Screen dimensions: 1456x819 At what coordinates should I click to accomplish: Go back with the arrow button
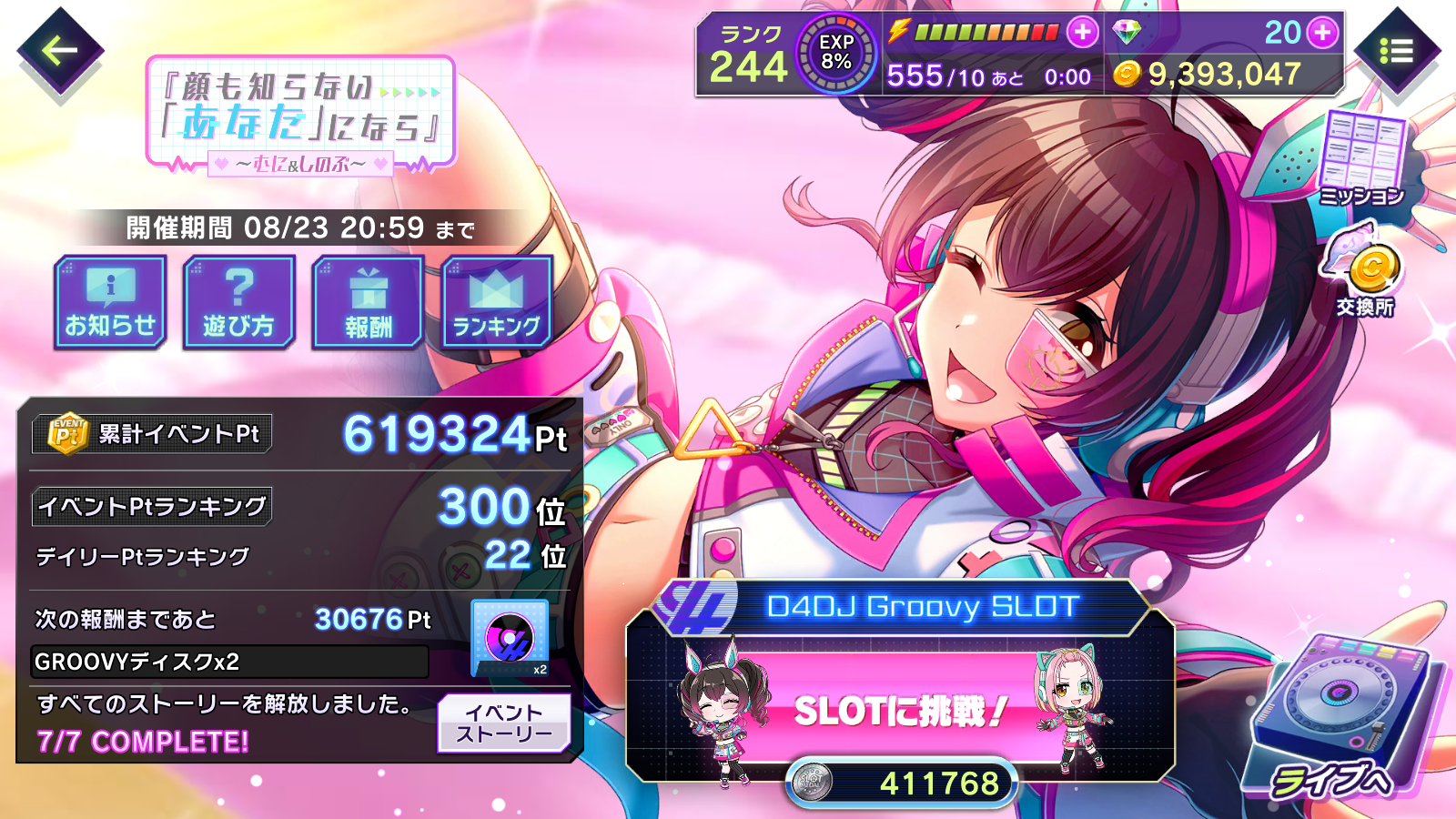tap(60, 51)
